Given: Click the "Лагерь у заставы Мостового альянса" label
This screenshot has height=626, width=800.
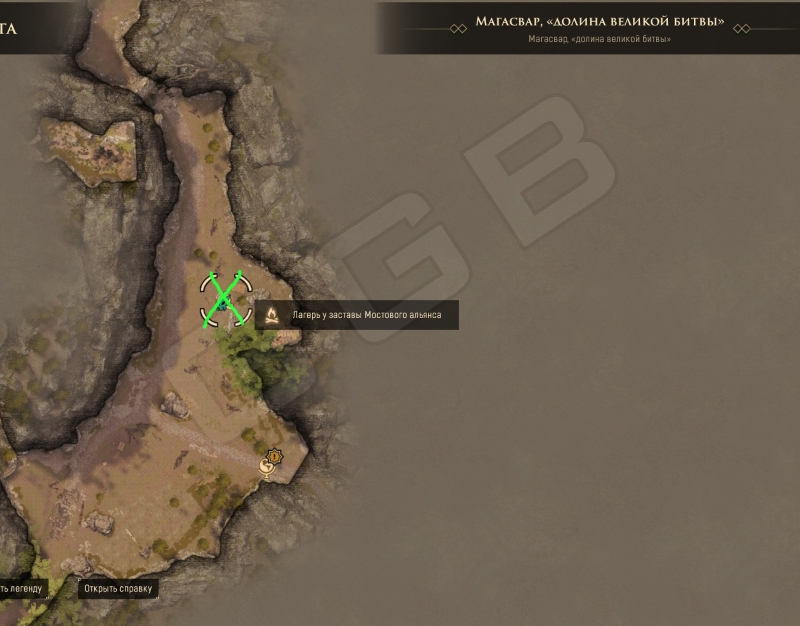Looking at the screenshot, I should (372, 315).
